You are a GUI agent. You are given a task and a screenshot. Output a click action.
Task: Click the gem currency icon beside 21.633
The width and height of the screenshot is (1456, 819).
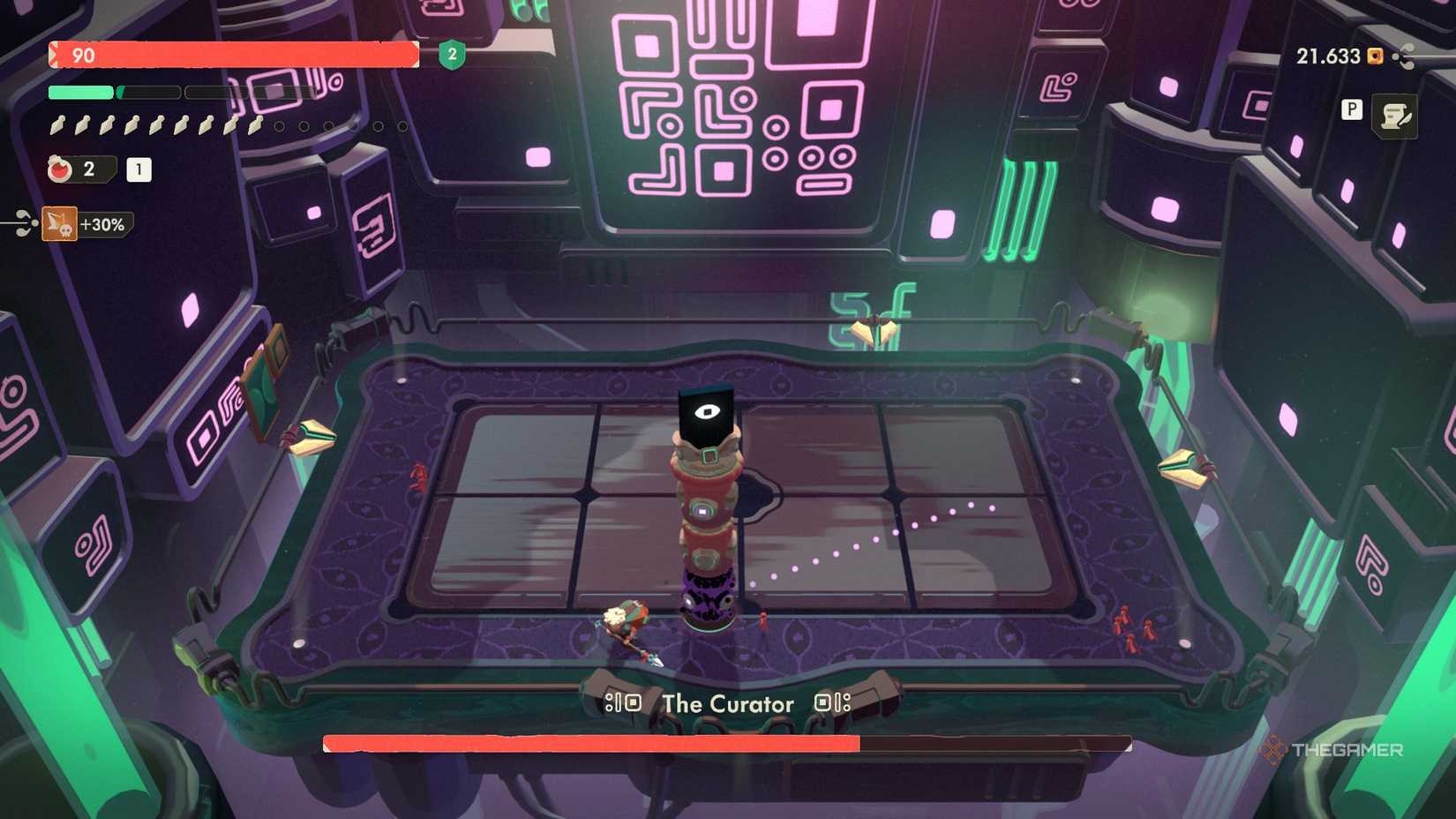click(1375, 56)
